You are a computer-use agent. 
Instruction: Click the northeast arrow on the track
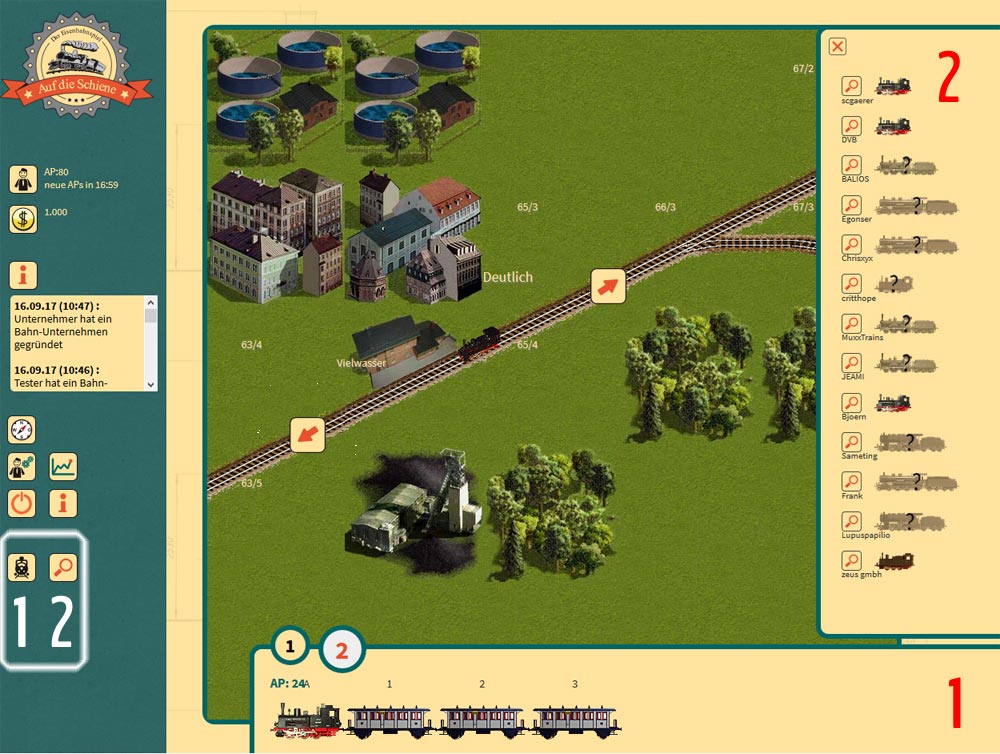coord(608,286)
